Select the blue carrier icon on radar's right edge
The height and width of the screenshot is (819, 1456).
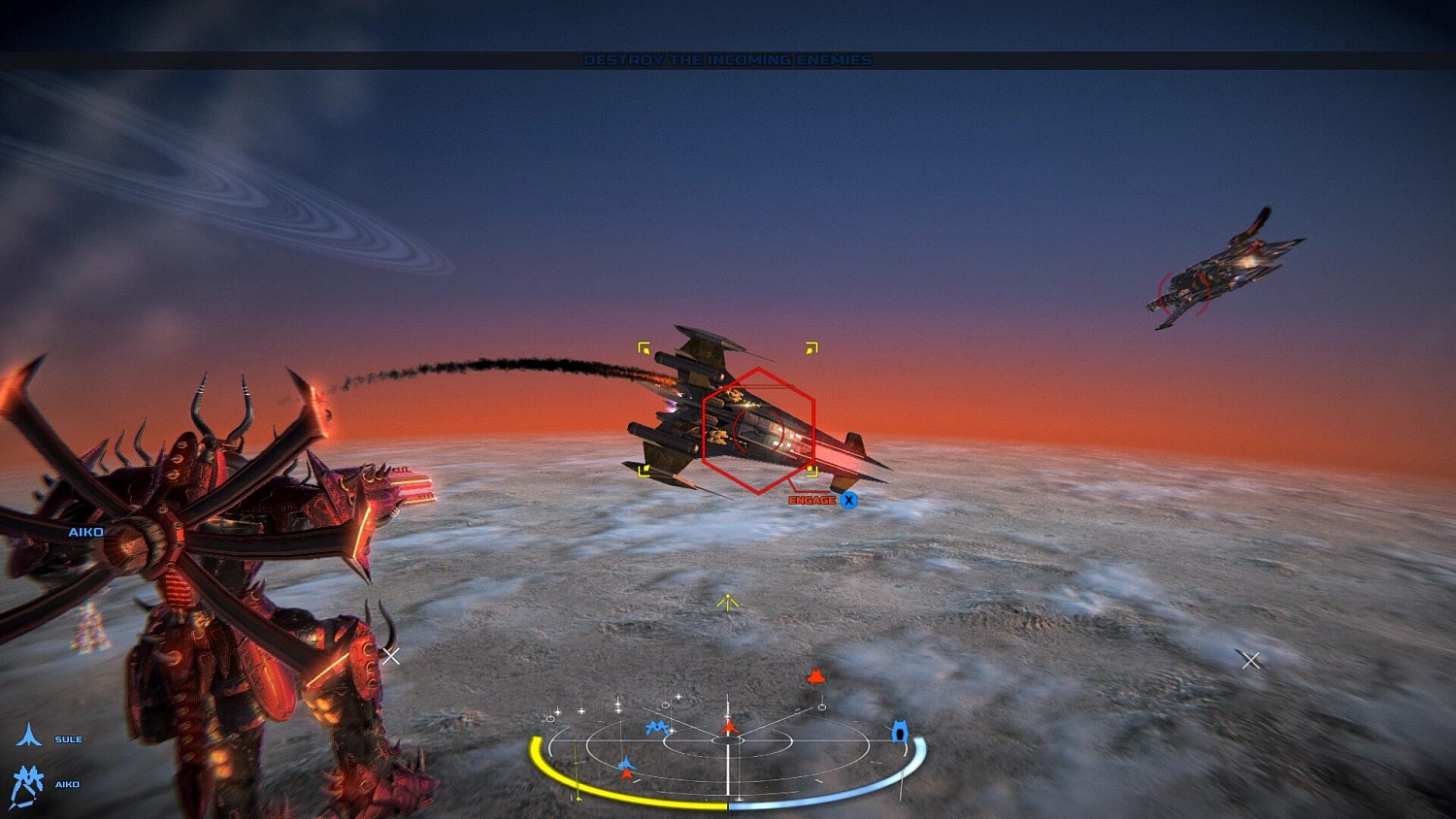pos(901,733)
